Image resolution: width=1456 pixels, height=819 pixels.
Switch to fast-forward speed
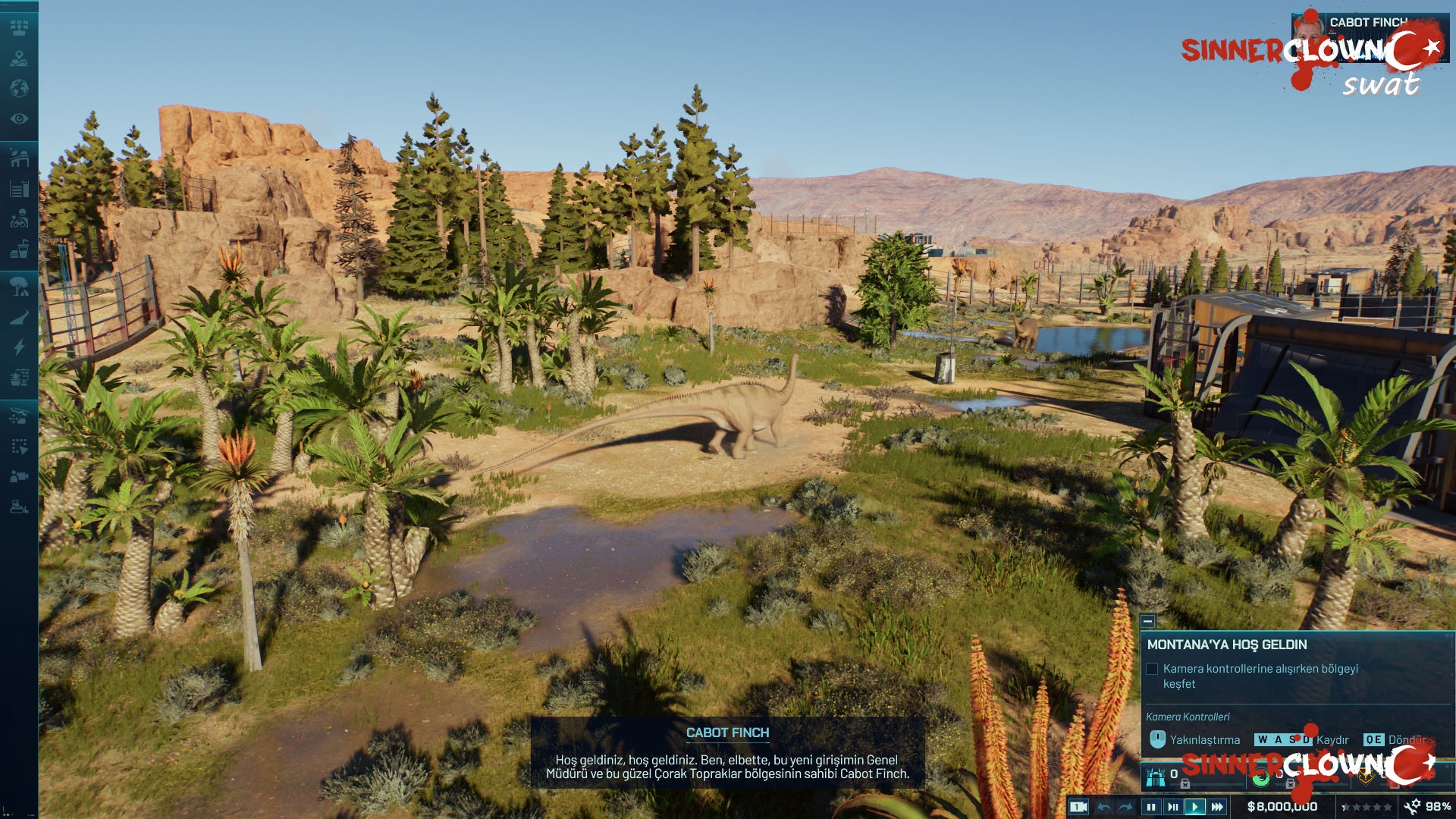1217,807
